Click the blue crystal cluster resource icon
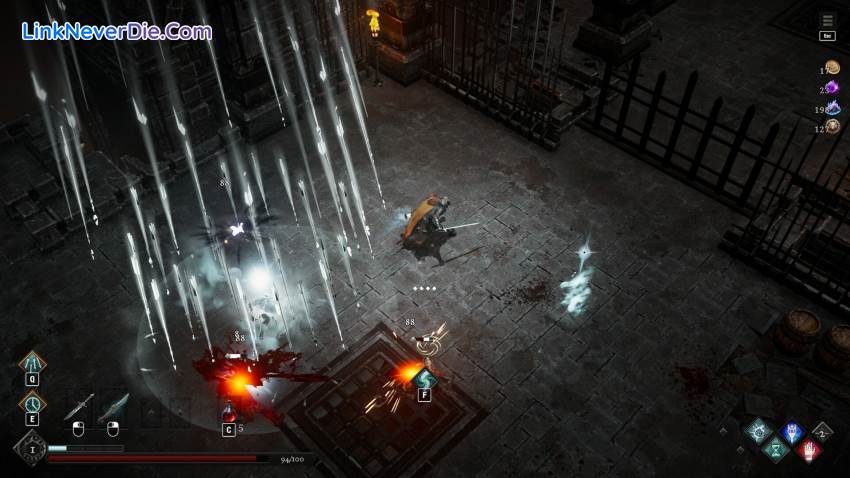The image size is (850, 478). tap(832, 107)
